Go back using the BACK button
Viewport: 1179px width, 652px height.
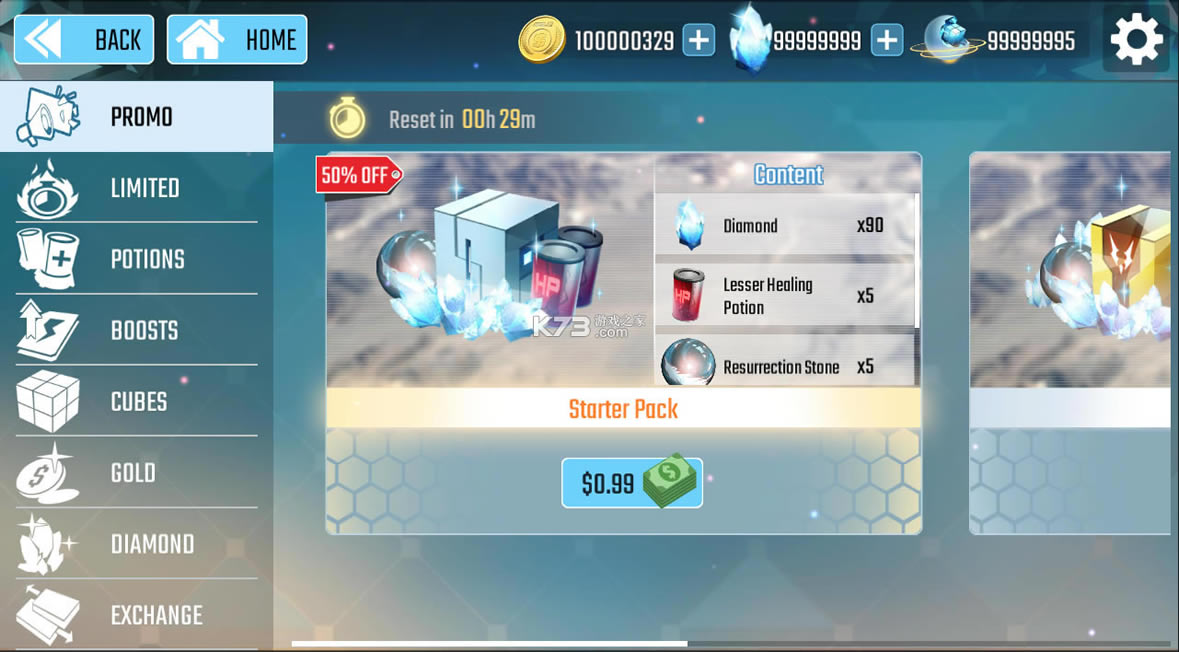click(x=84, y=40)
